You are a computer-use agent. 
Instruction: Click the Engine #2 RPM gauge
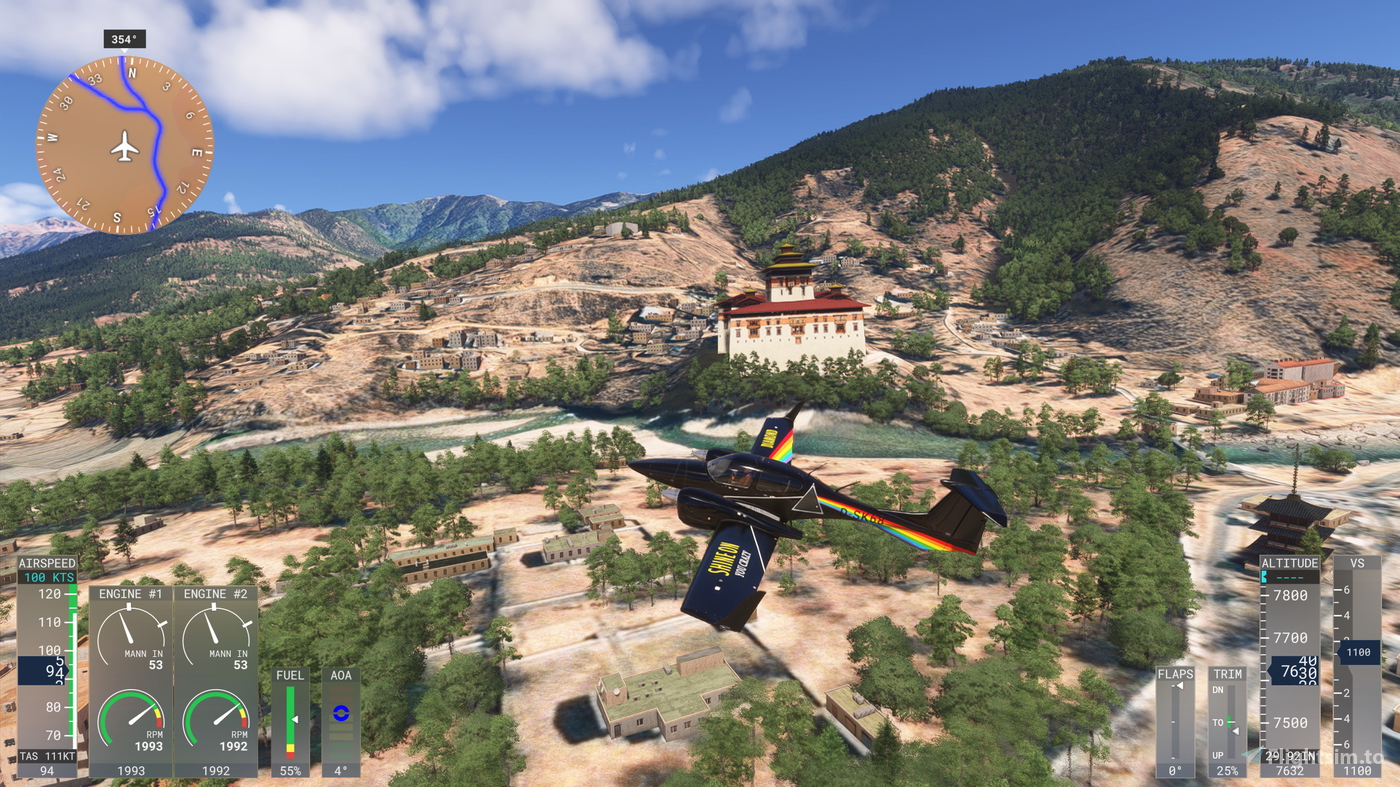pyautogui.click(x=216, y=718)
